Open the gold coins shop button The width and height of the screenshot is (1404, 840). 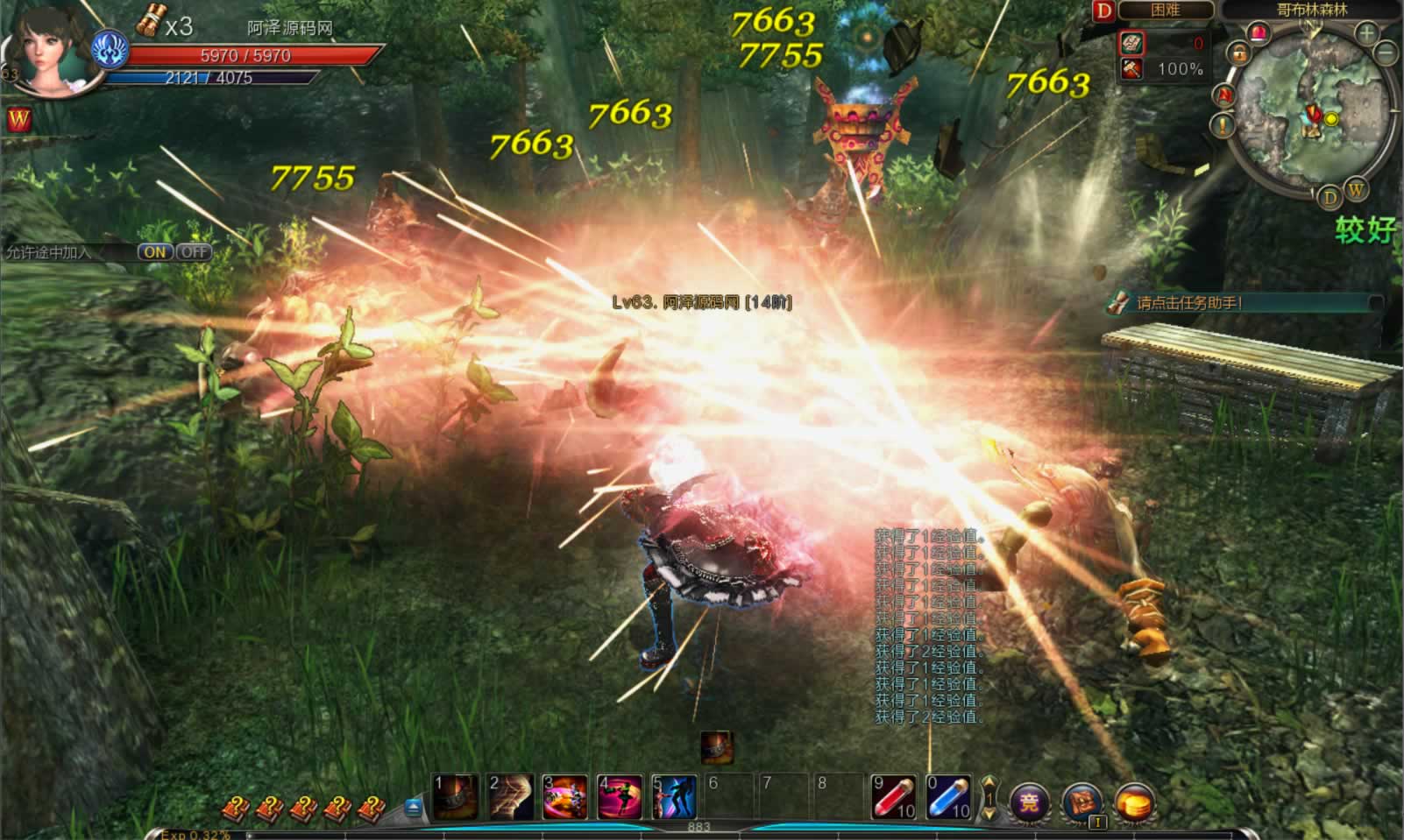pos(1134,801)
